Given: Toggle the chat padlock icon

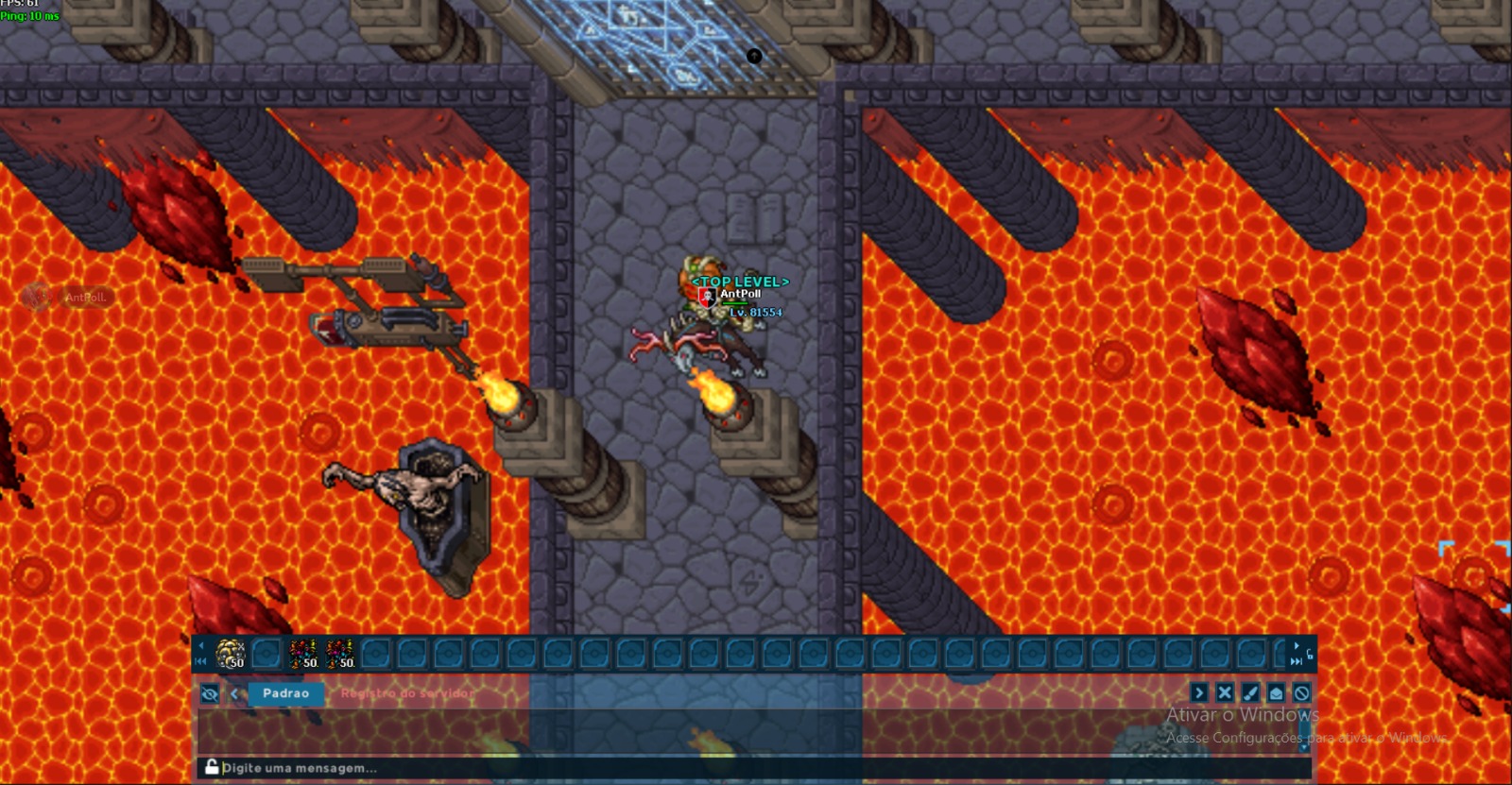Looking at the screenshot, I should pos(212,767).
